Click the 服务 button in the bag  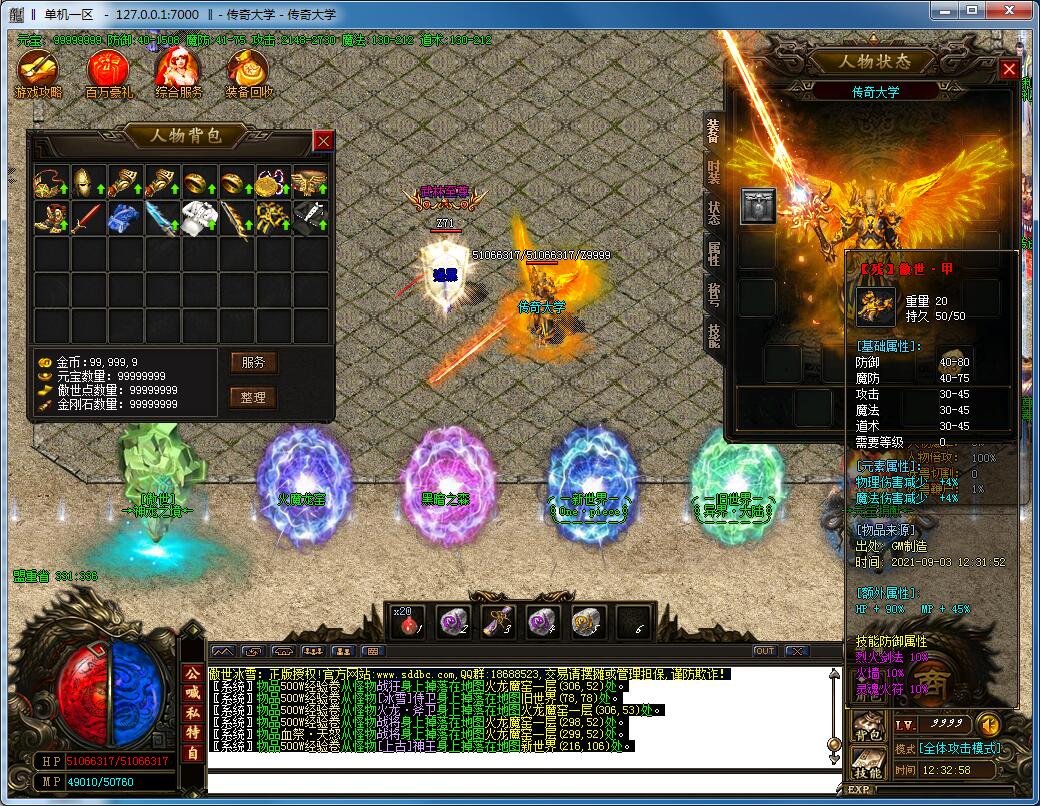253,362
